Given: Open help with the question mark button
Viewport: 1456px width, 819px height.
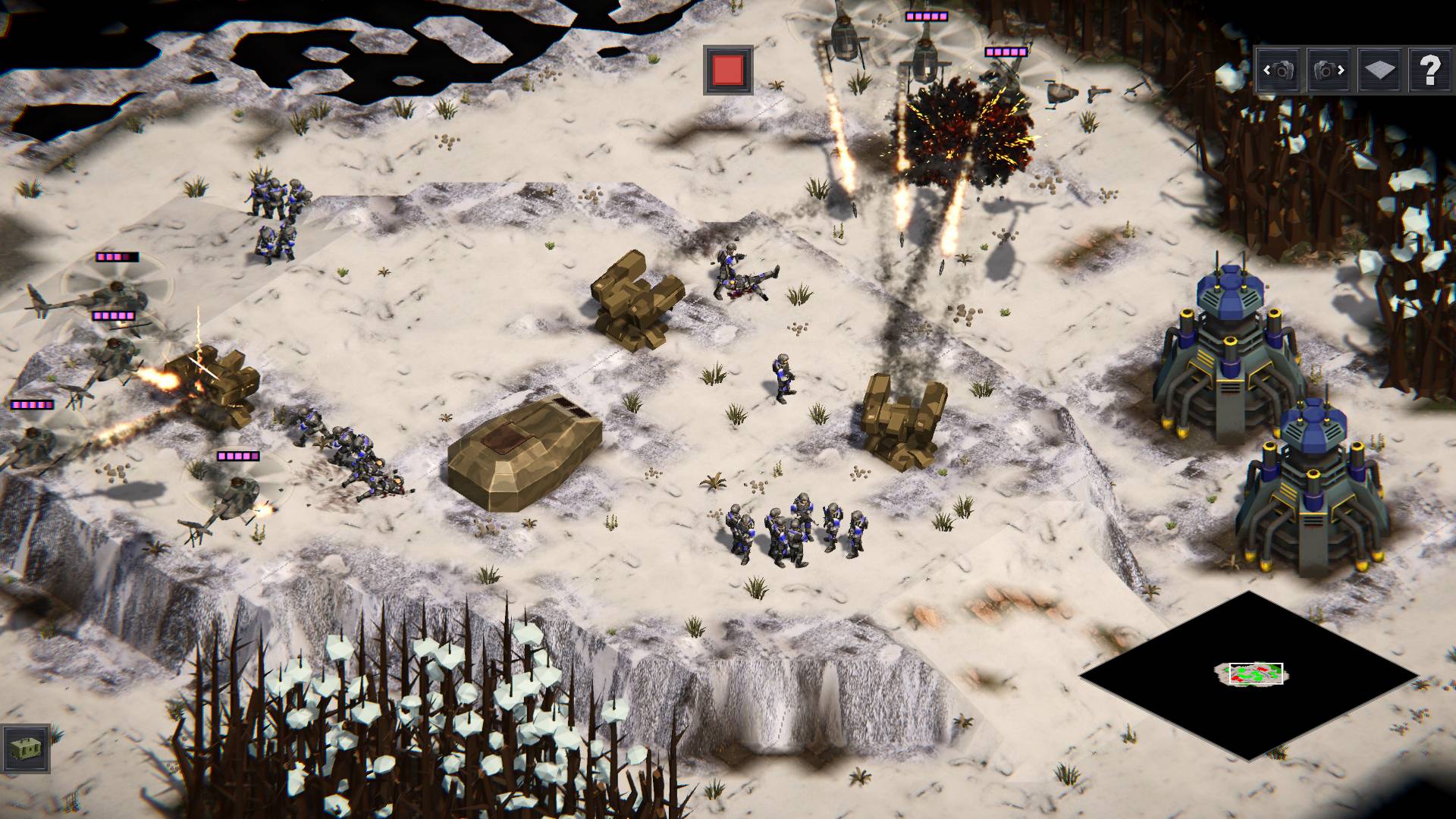Looking at the screenshot, I should coord(1429,71).
